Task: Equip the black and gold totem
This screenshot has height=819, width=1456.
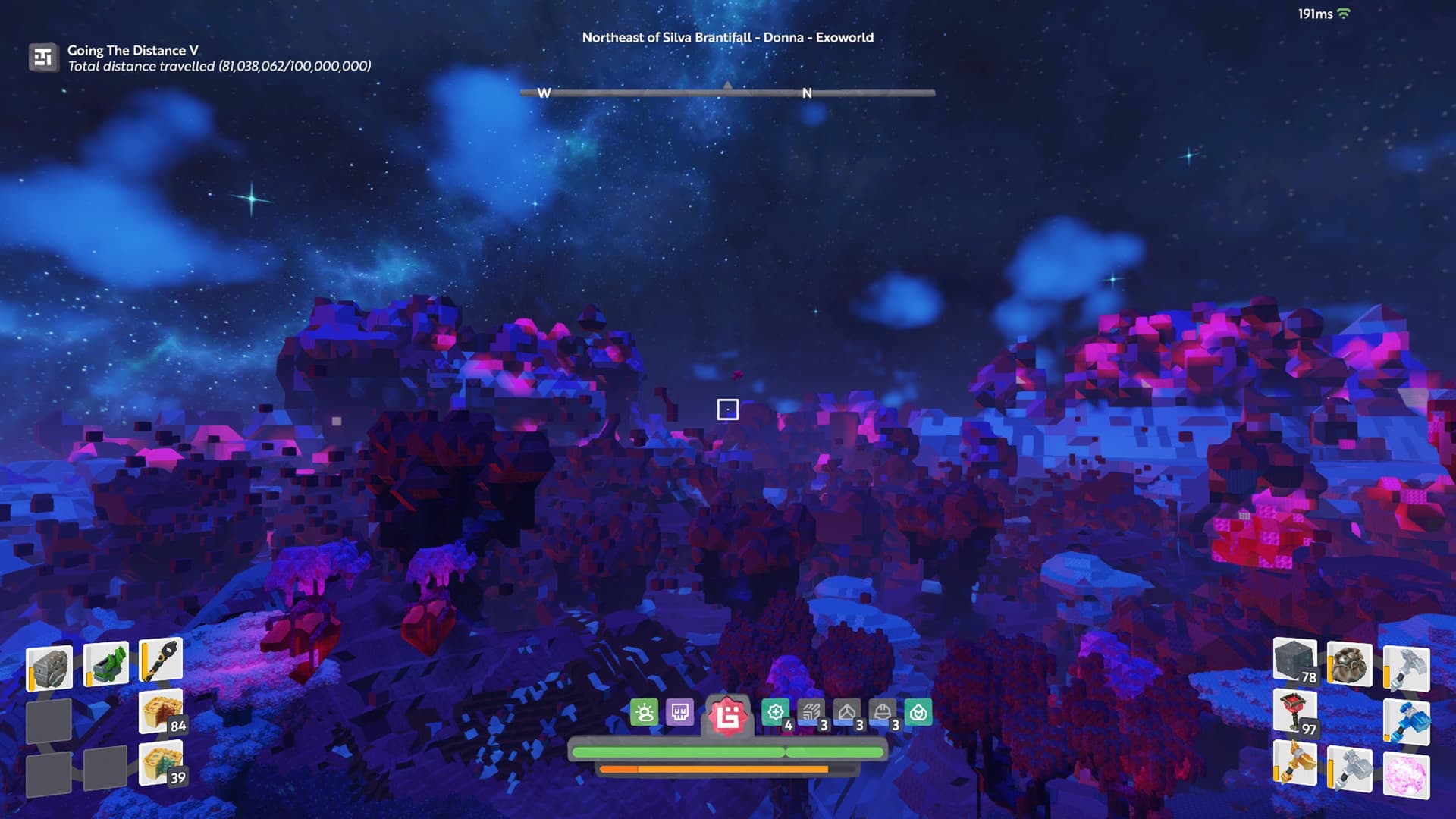Action: 162,660
